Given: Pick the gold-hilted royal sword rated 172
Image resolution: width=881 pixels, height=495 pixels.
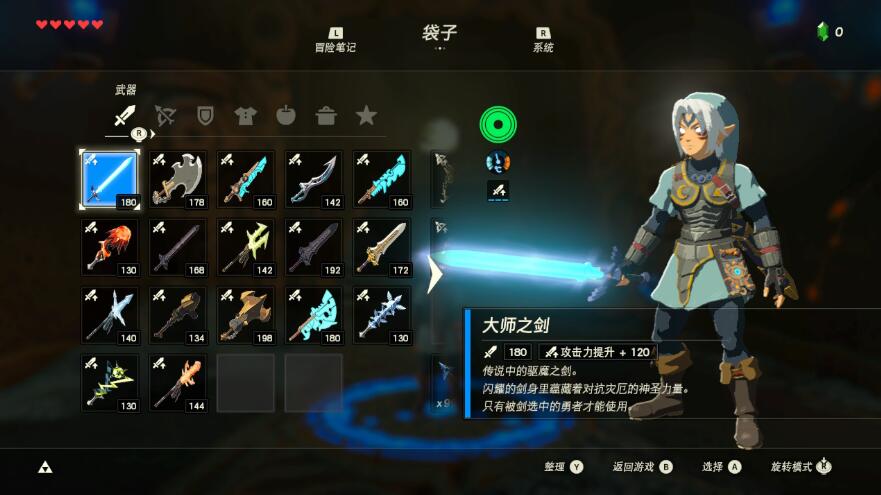Looking at the screenshot, I should [x=381, y=247].
